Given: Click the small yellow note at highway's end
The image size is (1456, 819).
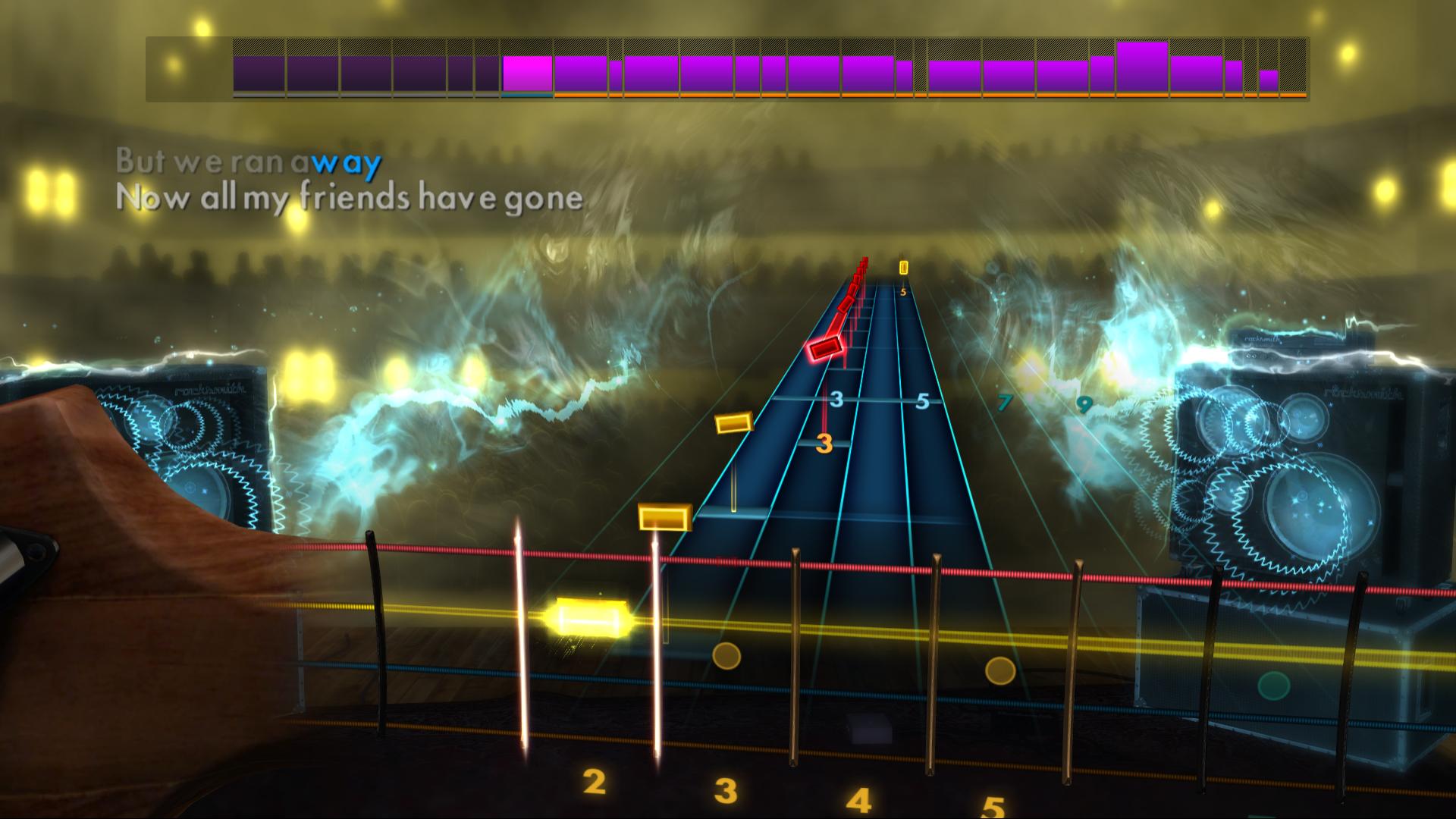Looking at the screenshot, I should pyautogui.click(x=902, y=268).
